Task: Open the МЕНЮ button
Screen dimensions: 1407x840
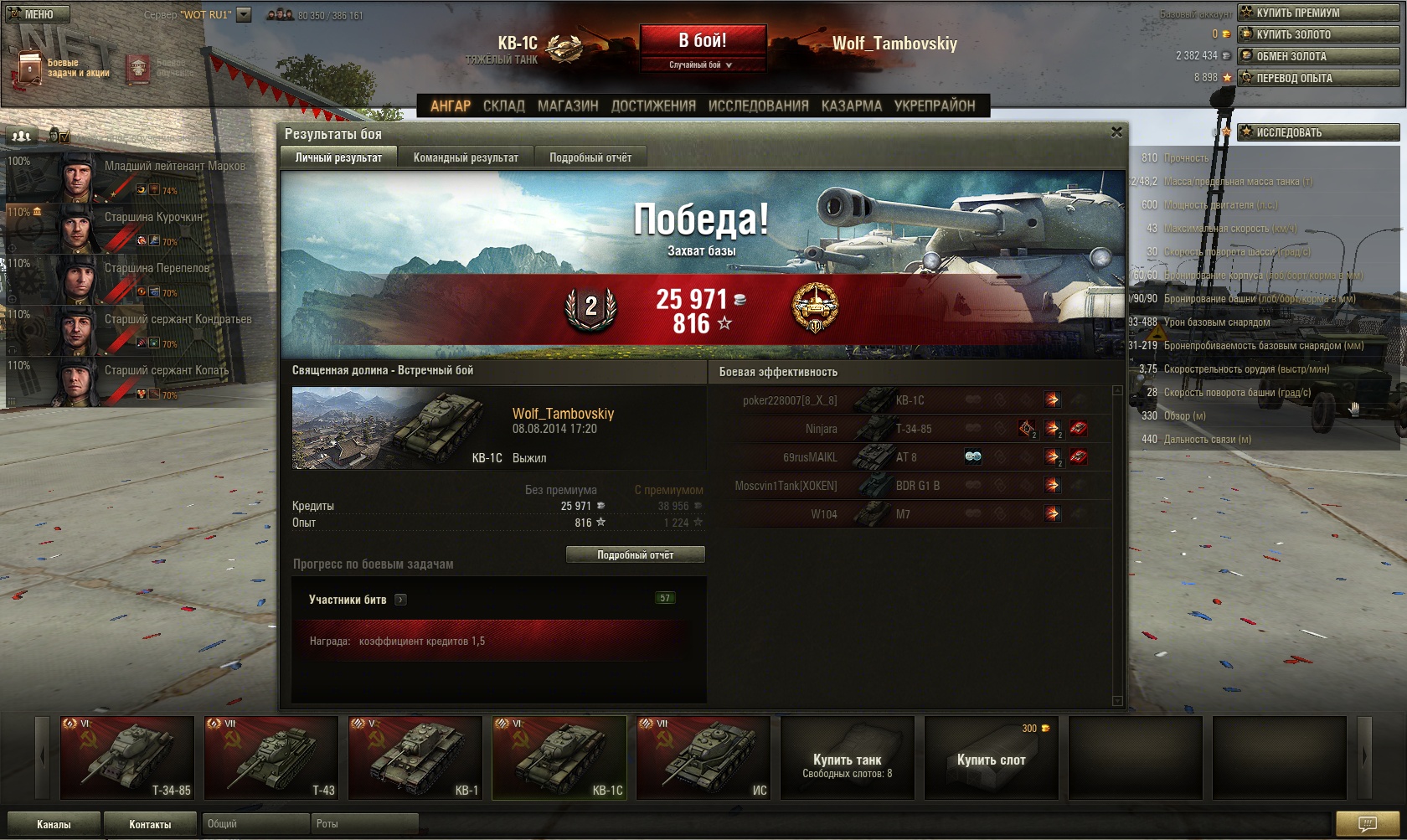Action: [x=38, y=14]
